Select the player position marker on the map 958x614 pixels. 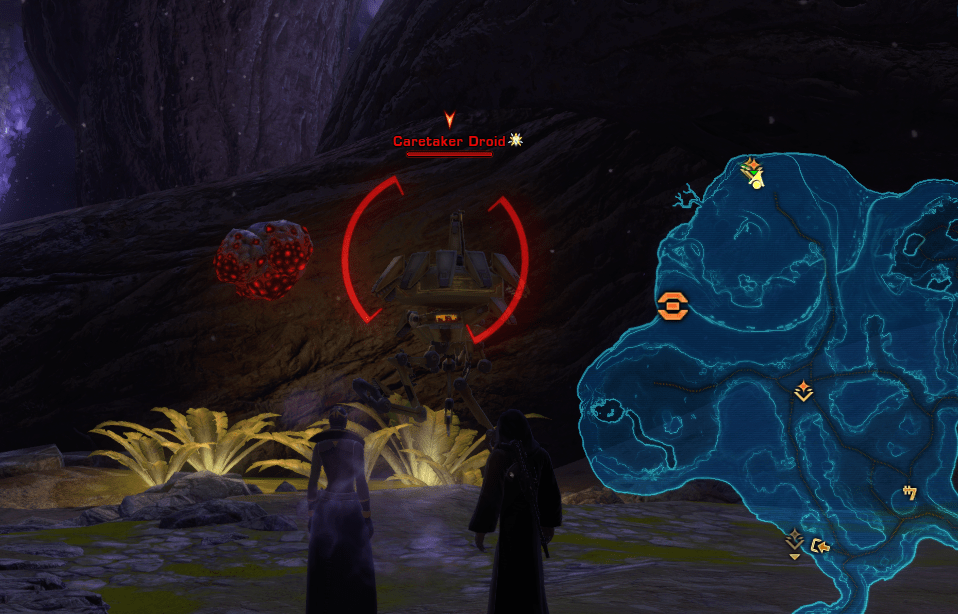point(757,180)
